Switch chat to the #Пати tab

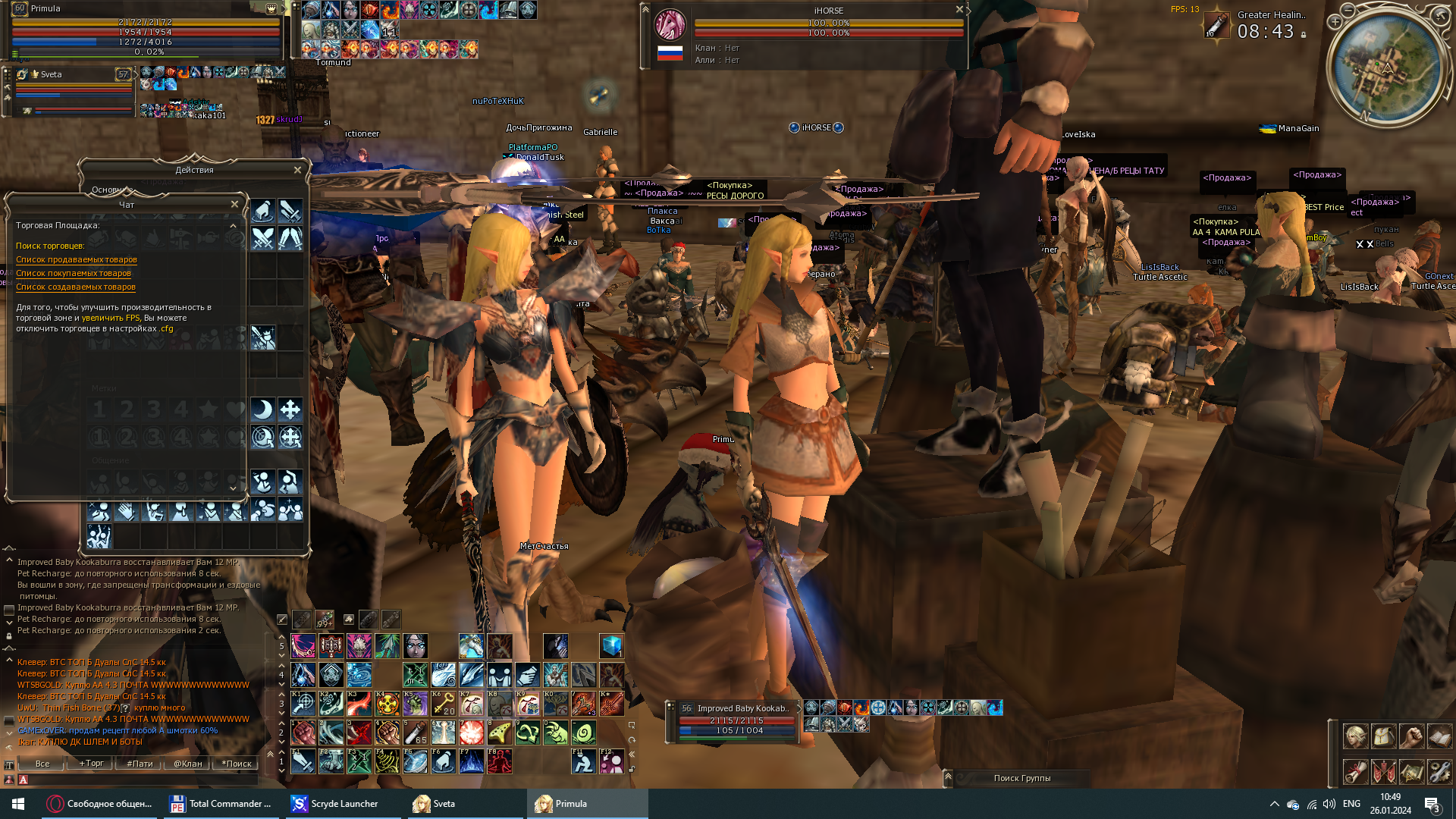(x=140, y=764)
